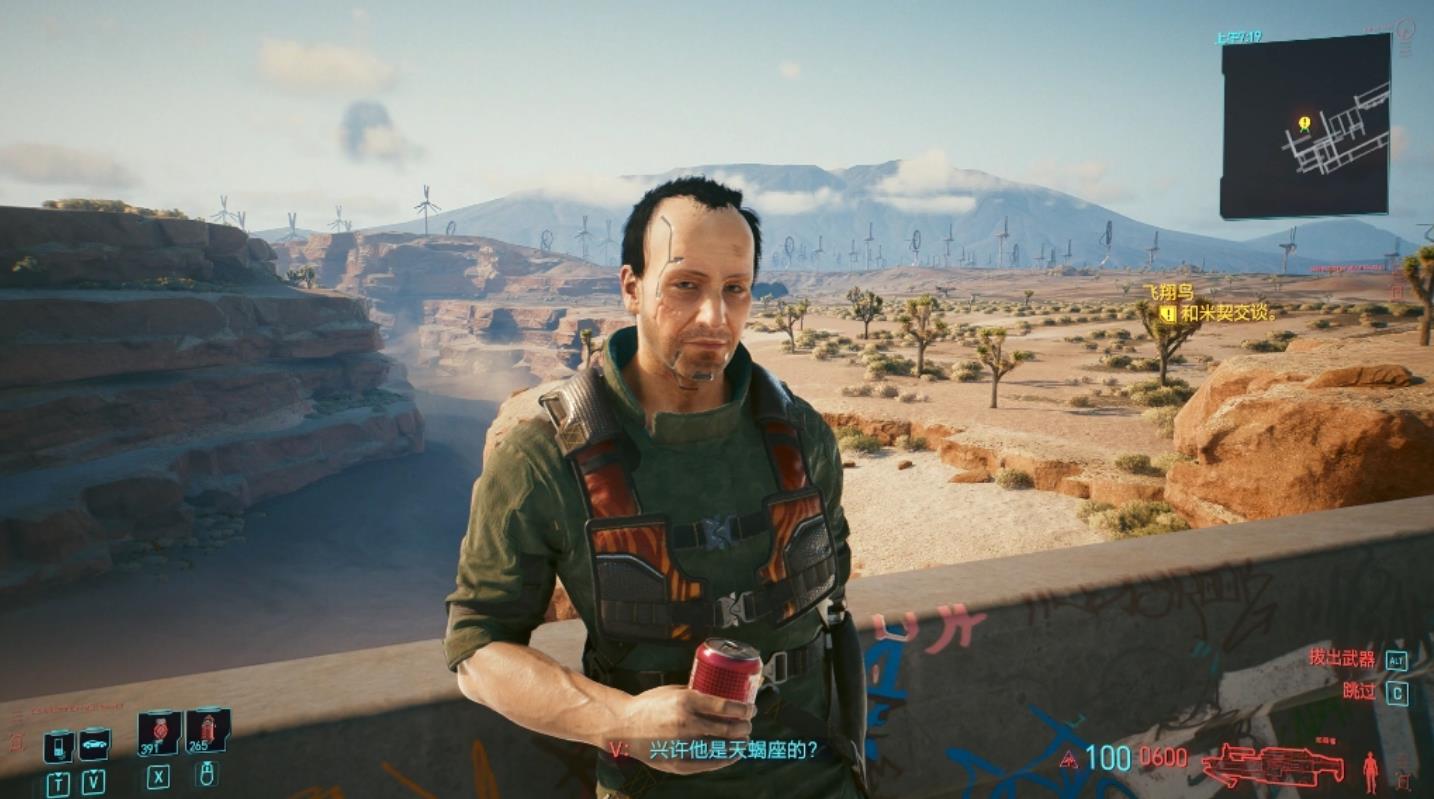Select the grenade slot showing 265
This screenshot has width=1434, height=799.
[207, 731]
